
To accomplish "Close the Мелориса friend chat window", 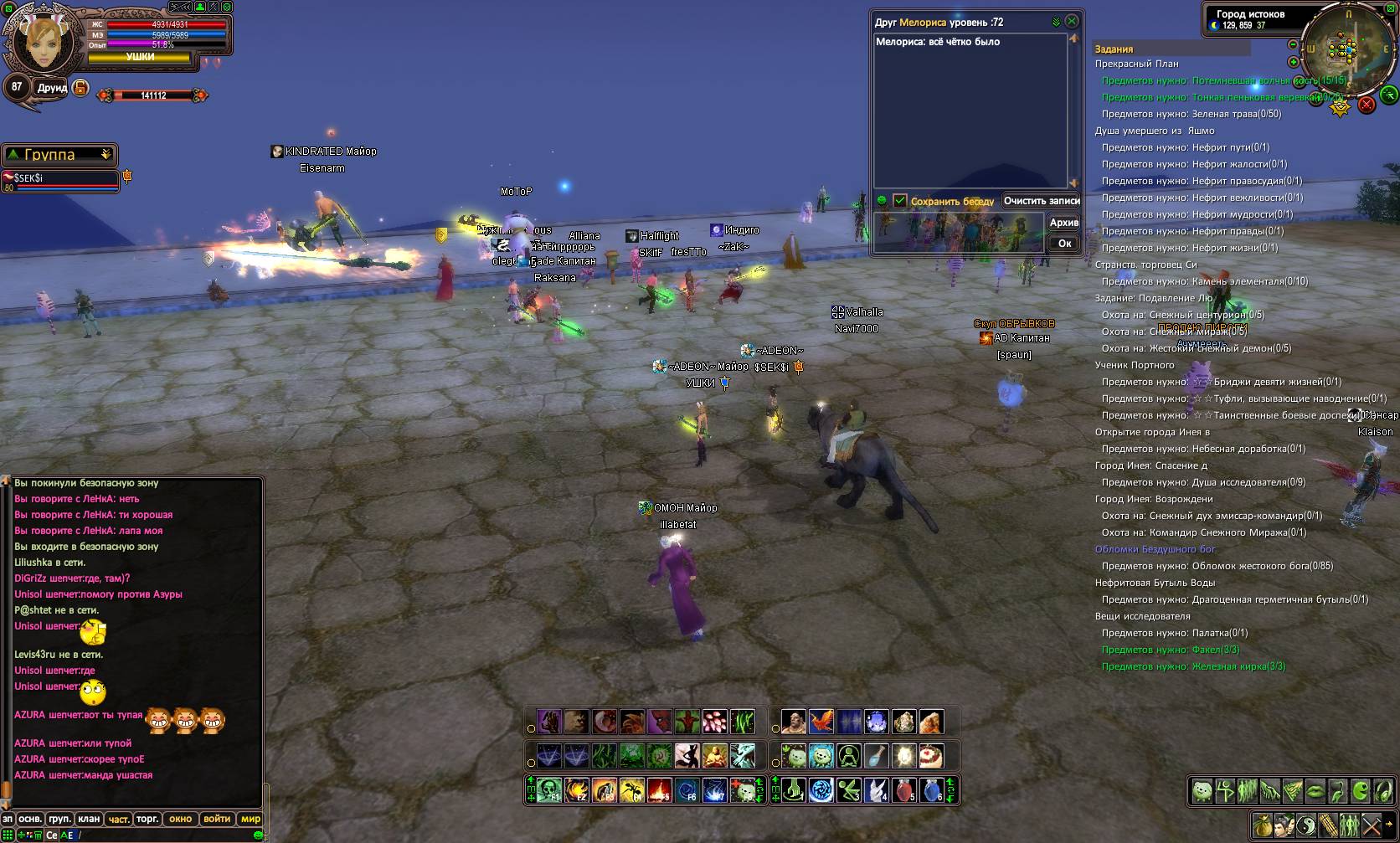I will click(1072, 21).
